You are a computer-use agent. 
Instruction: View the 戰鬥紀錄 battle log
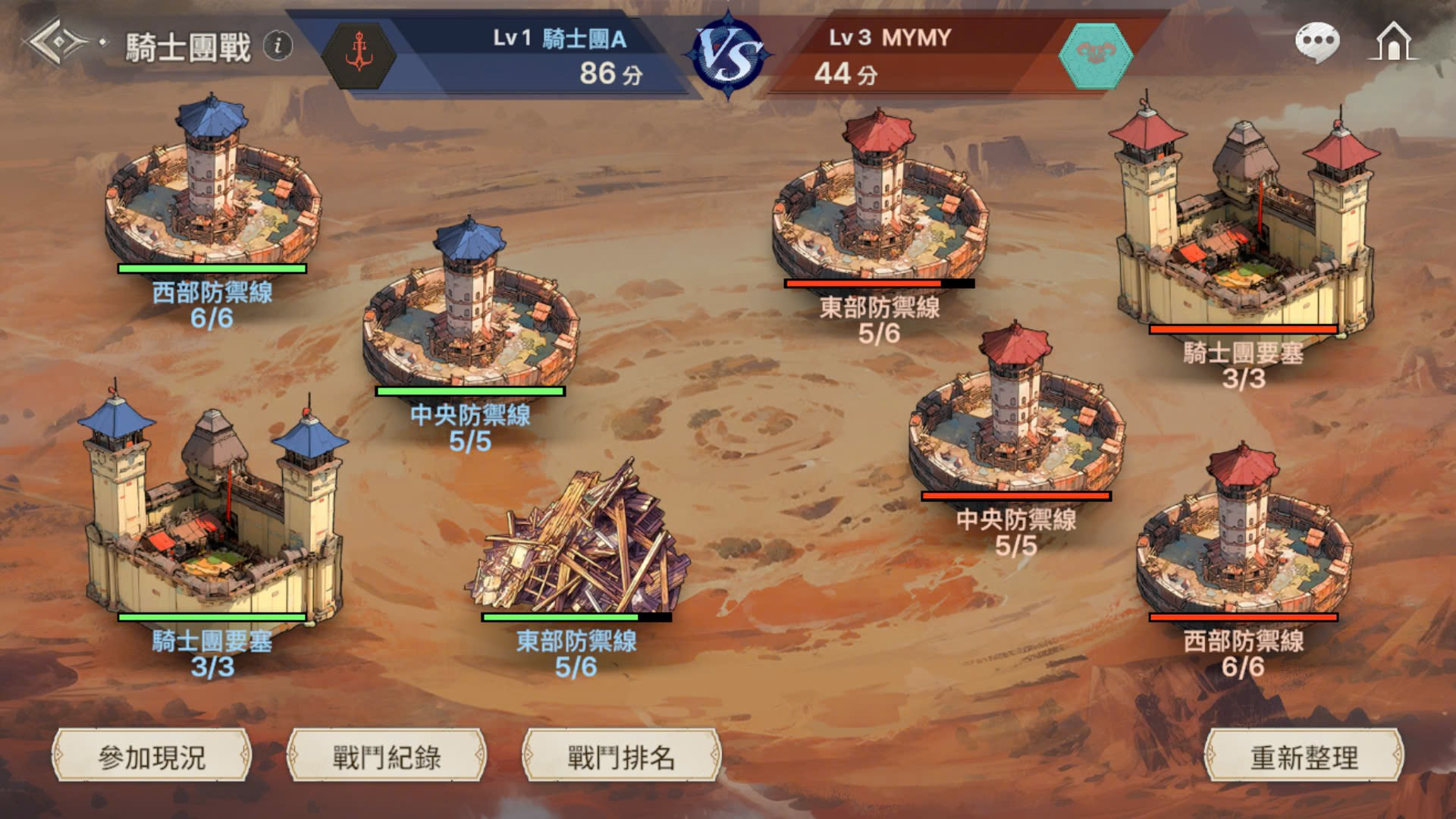[386, 756]
